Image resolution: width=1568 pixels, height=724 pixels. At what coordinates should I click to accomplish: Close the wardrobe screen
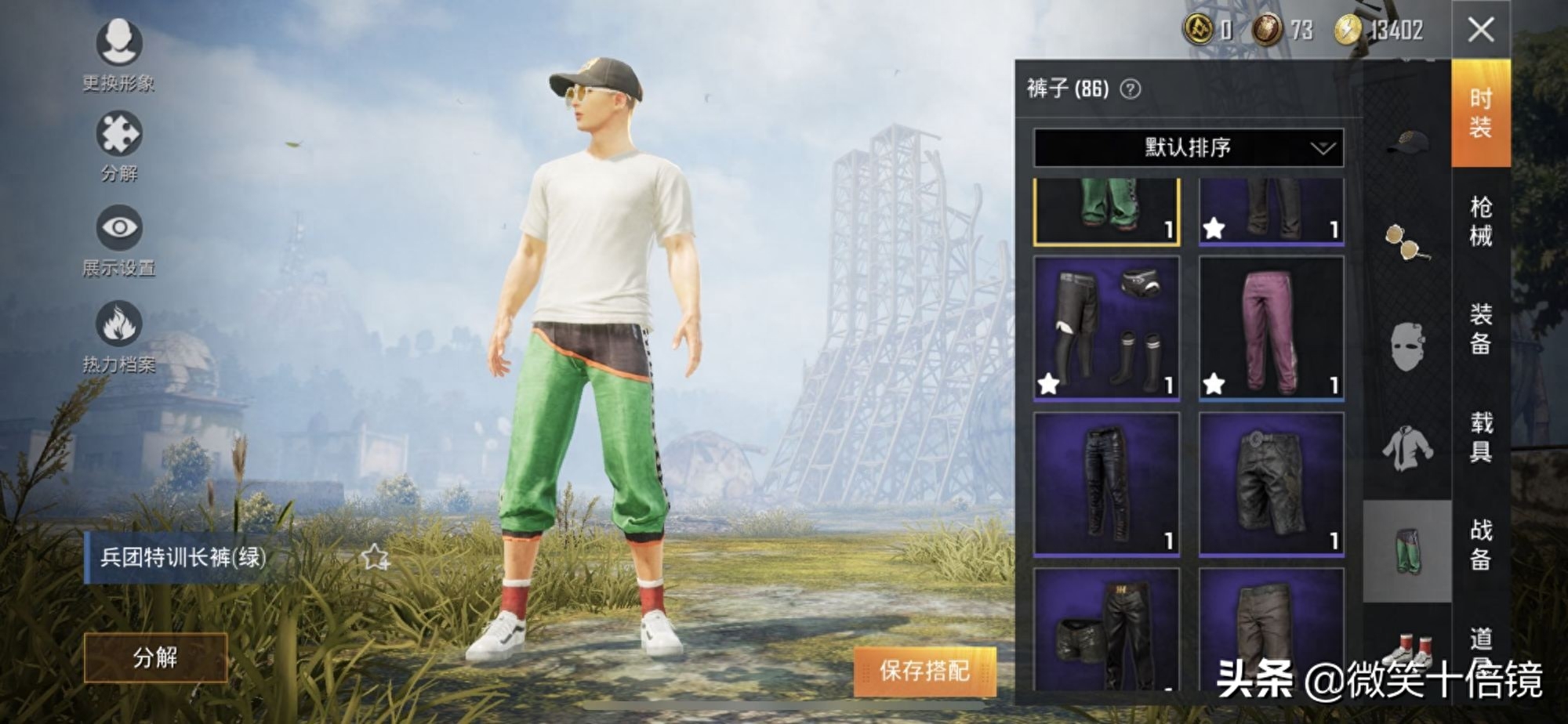coord(1480,31)
